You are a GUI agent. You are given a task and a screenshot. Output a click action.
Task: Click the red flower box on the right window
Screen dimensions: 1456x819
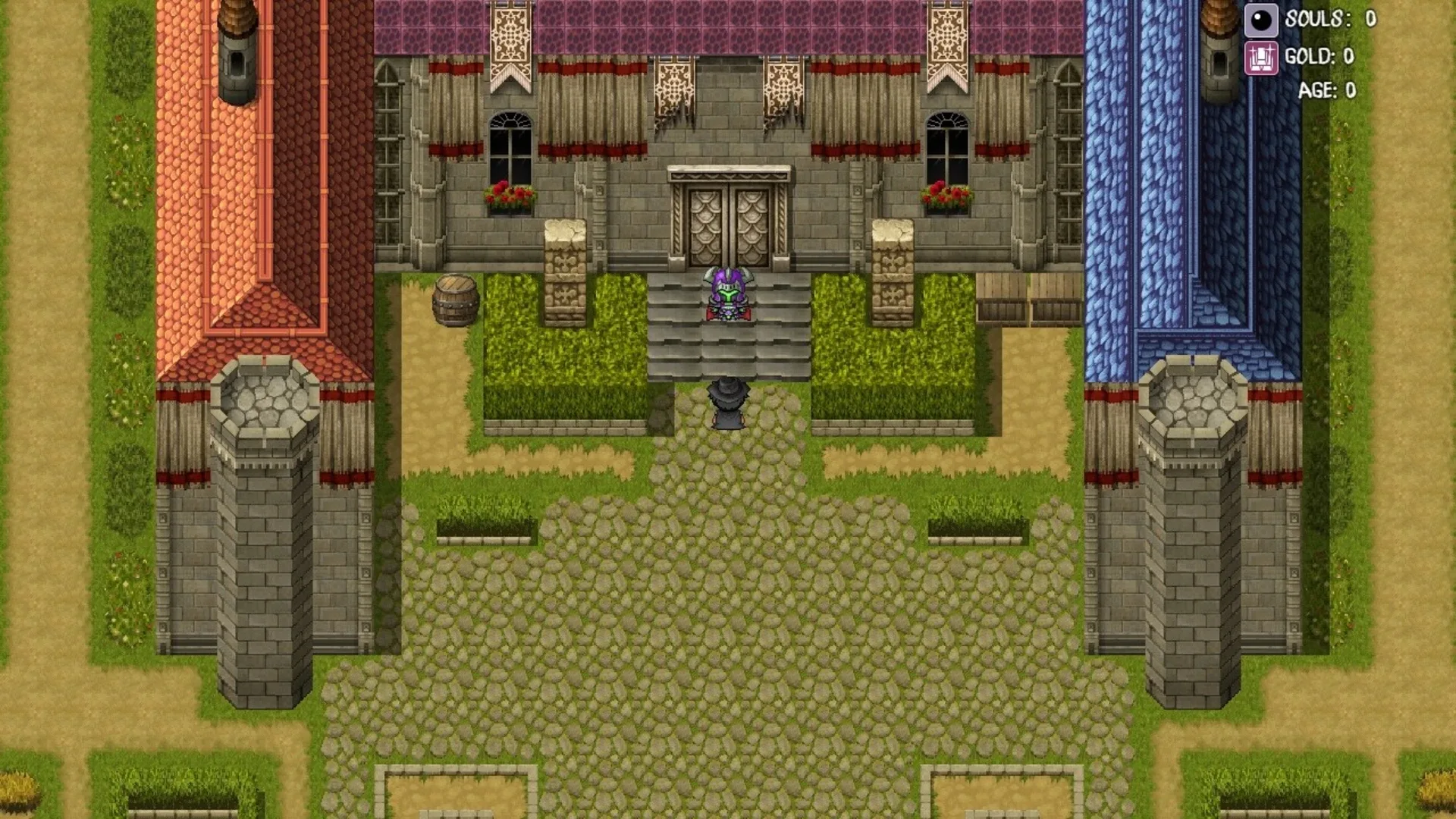(945, 193)
